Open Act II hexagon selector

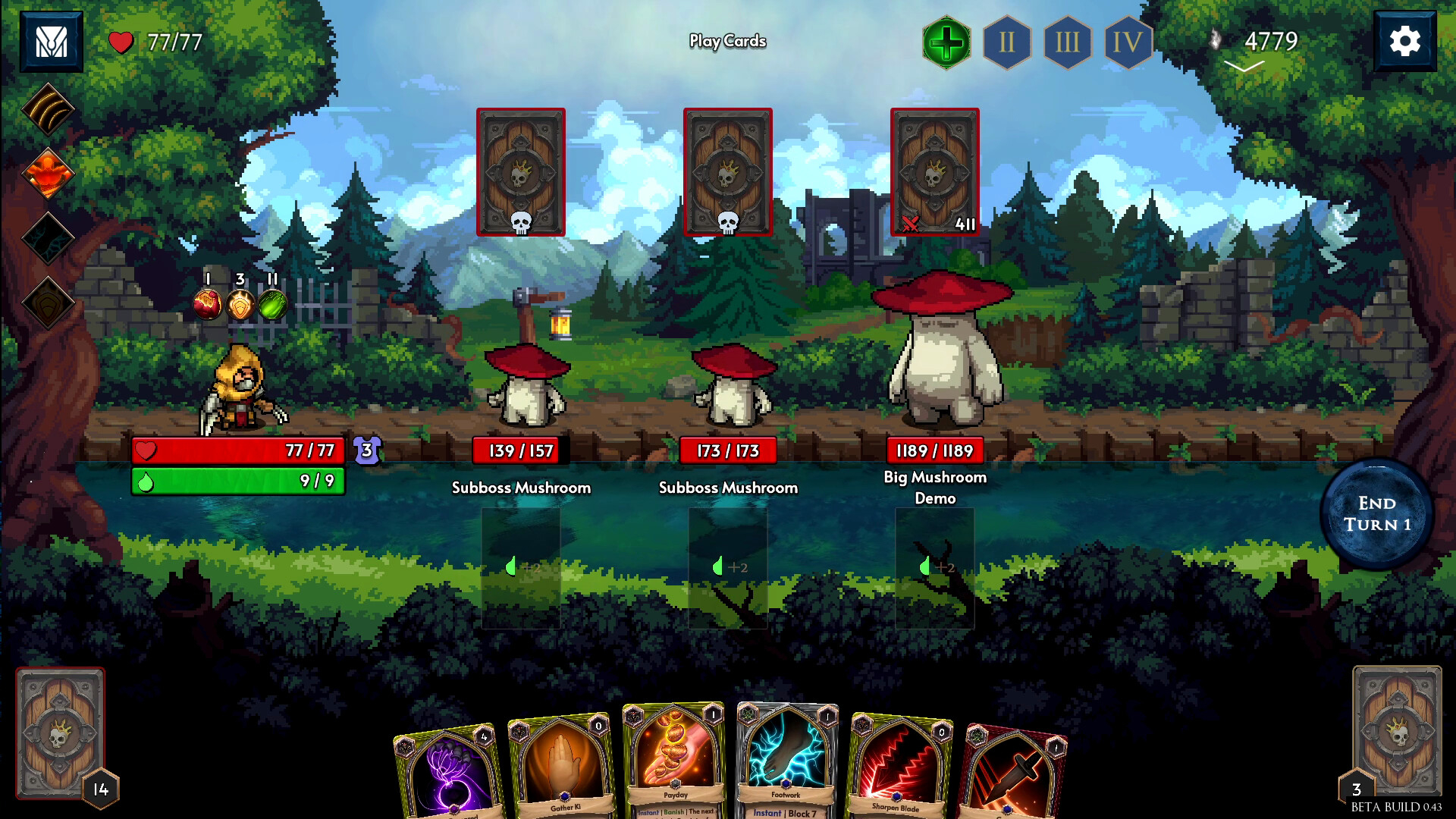point(1007,43)
